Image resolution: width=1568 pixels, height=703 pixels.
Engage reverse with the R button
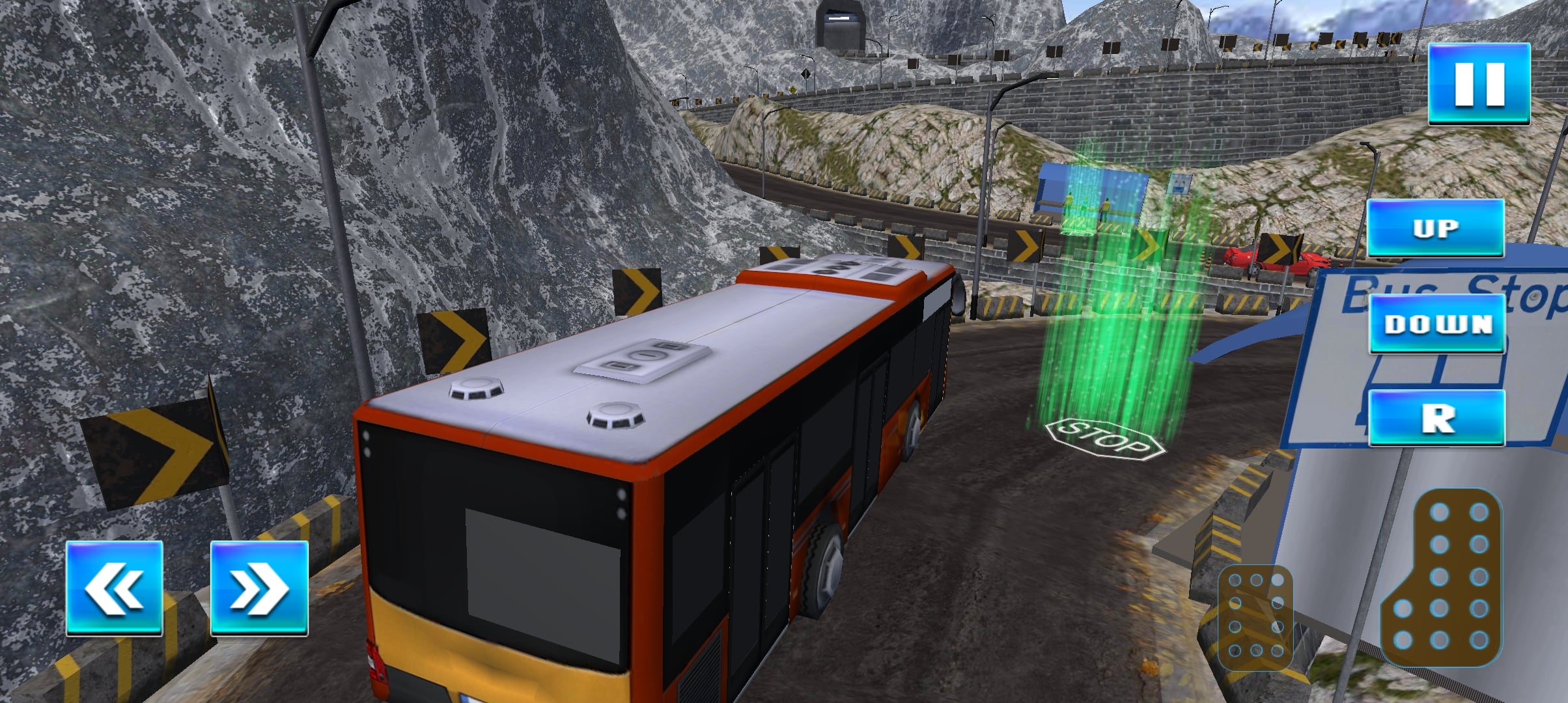point(1437,418)
